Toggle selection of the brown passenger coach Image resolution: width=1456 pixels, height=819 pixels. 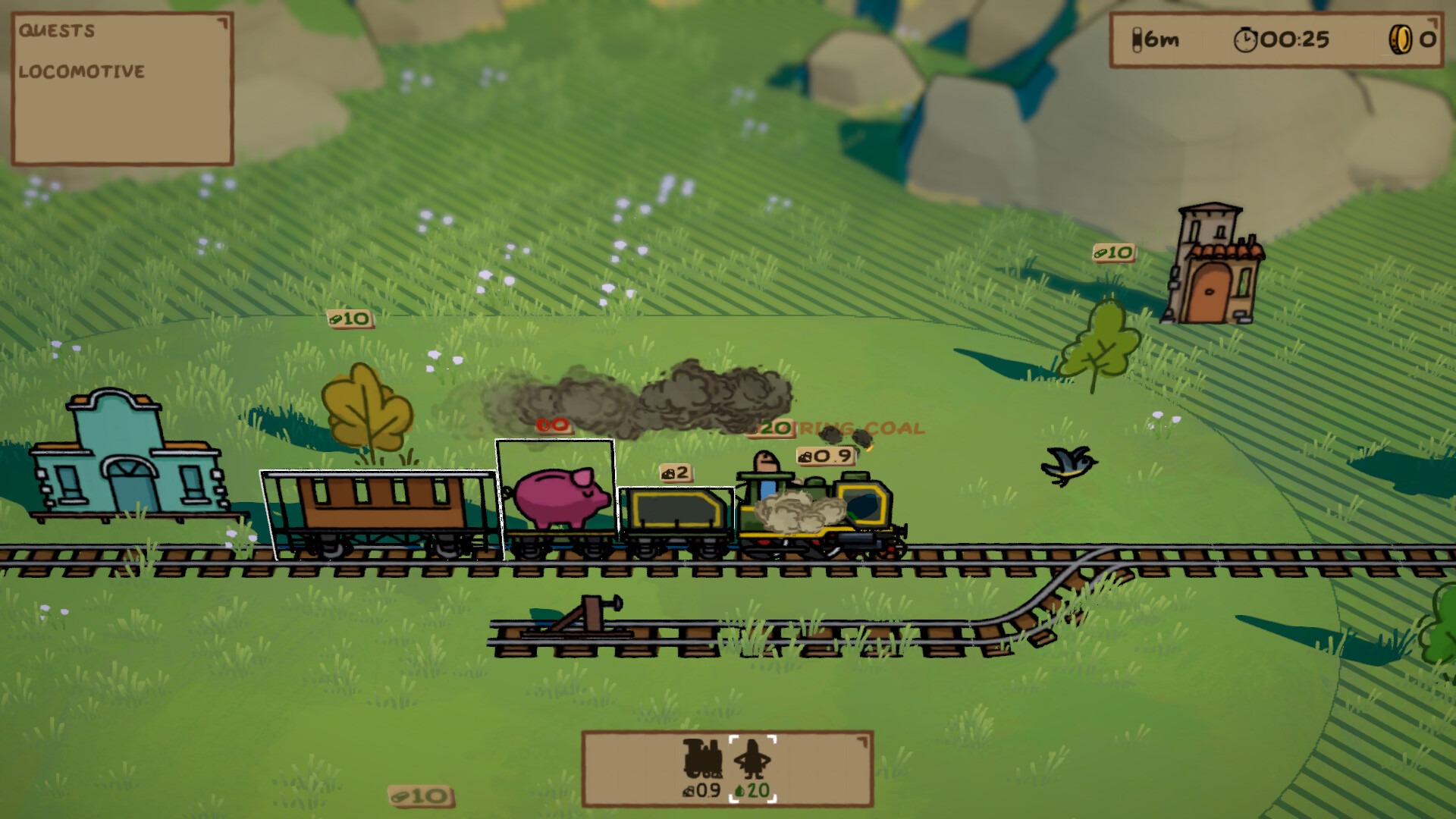pyautogui.click(x=379, y=504)
